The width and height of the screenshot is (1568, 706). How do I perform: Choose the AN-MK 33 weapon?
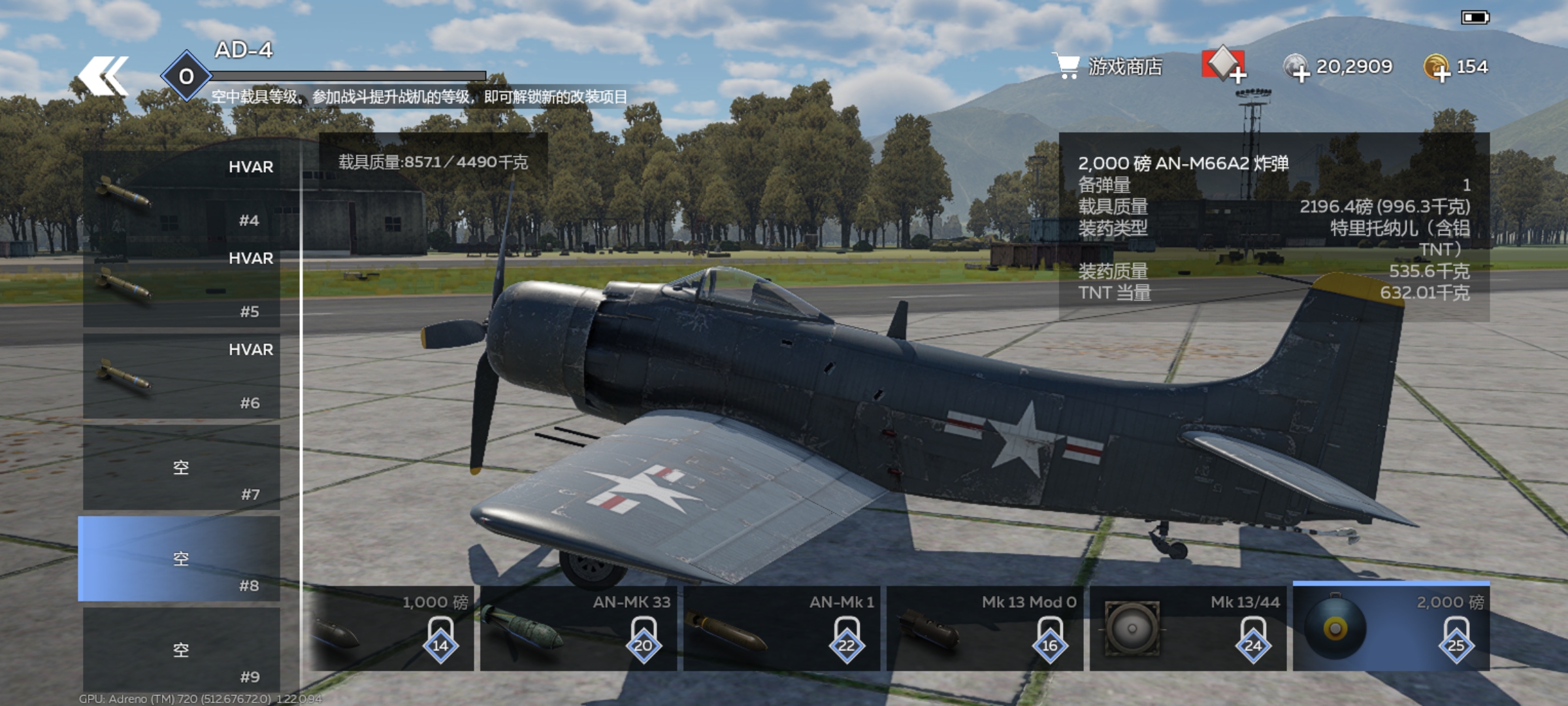(x=579, y=629)
